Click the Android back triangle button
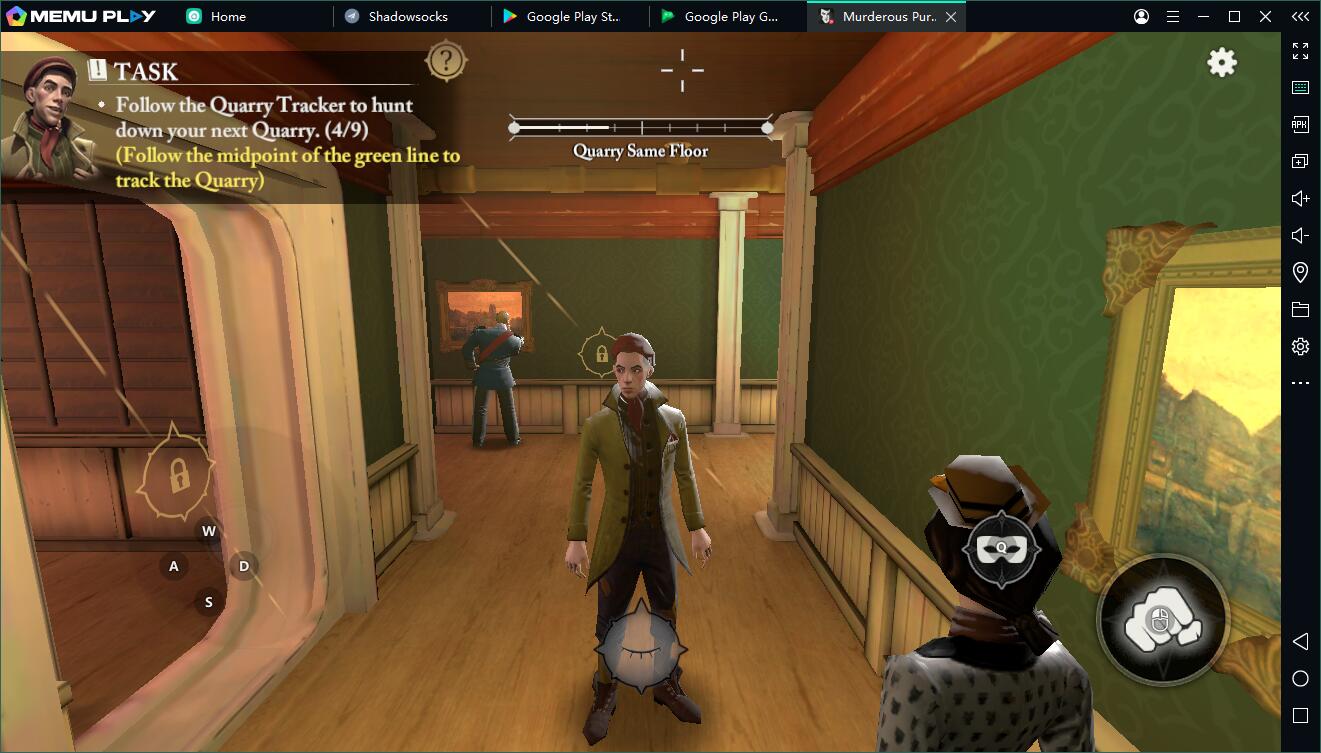 (1300, 641)
